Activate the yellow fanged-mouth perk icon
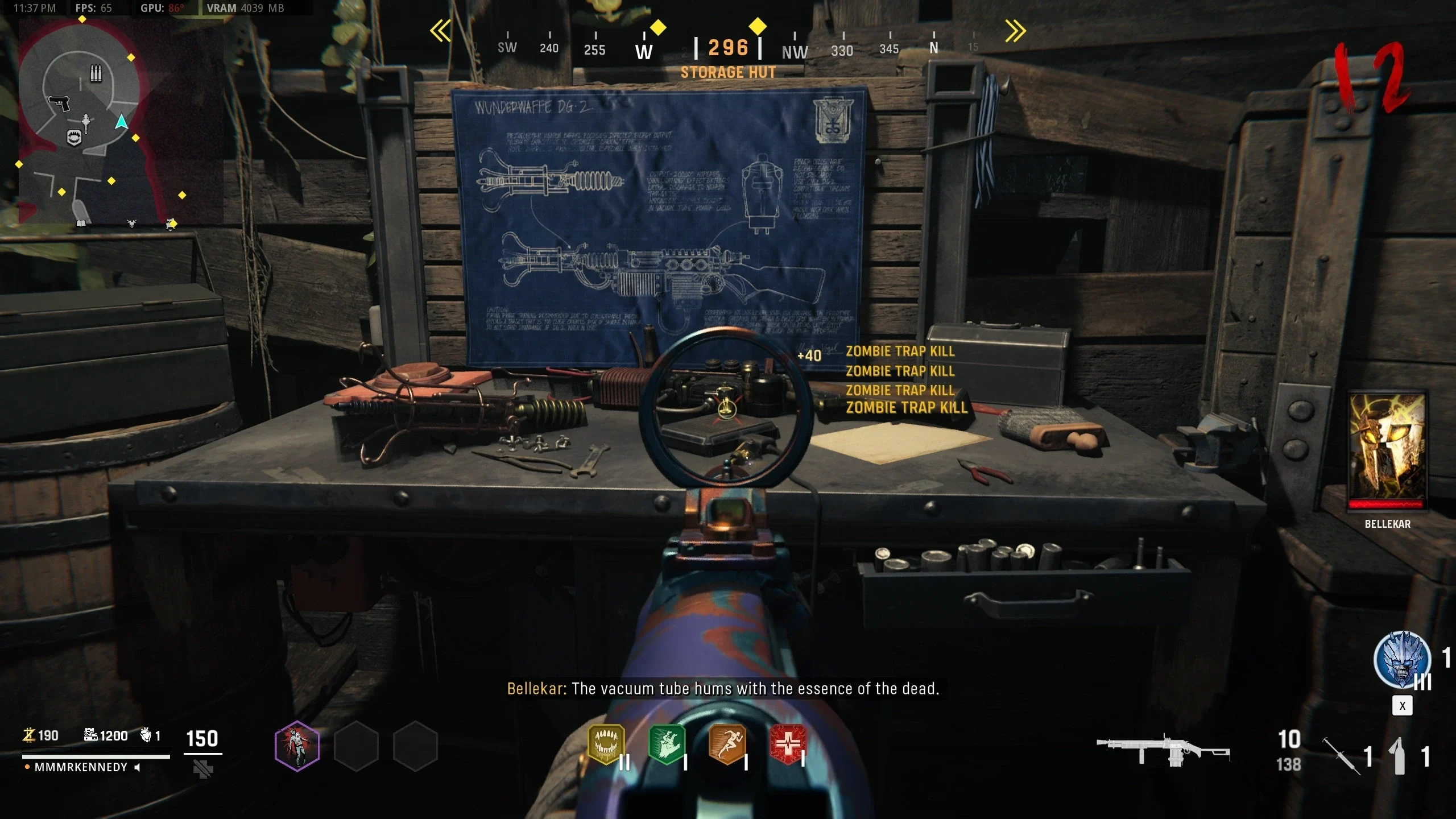1456x819 pixels. (606, 743)
